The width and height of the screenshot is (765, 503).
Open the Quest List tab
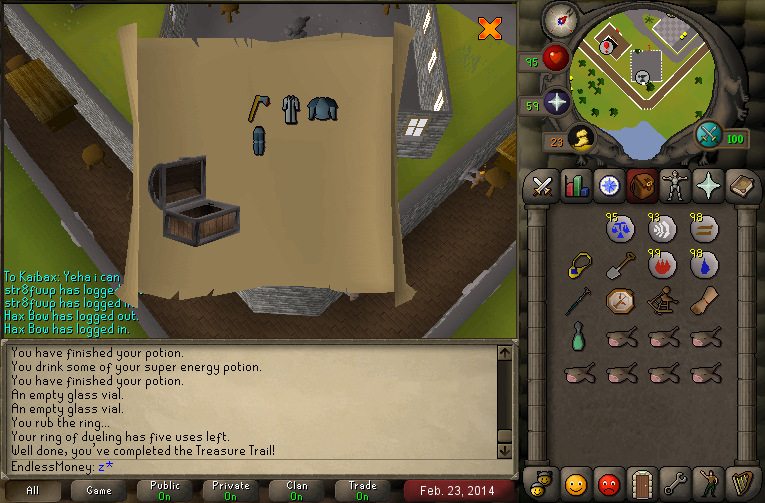[608, 185]
